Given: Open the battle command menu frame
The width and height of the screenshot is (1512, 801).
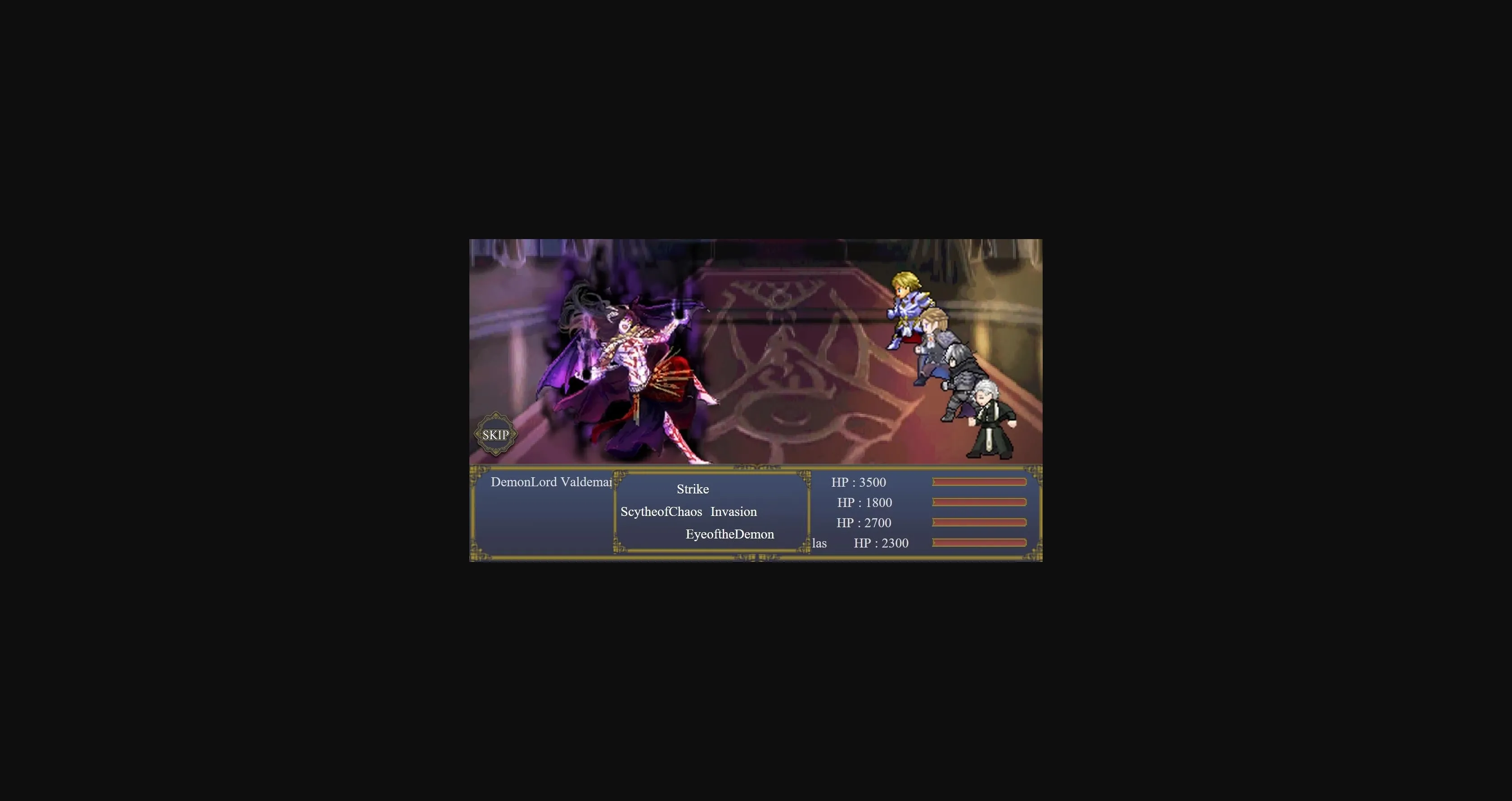Looking at the screenshot, I should point(712,511).
